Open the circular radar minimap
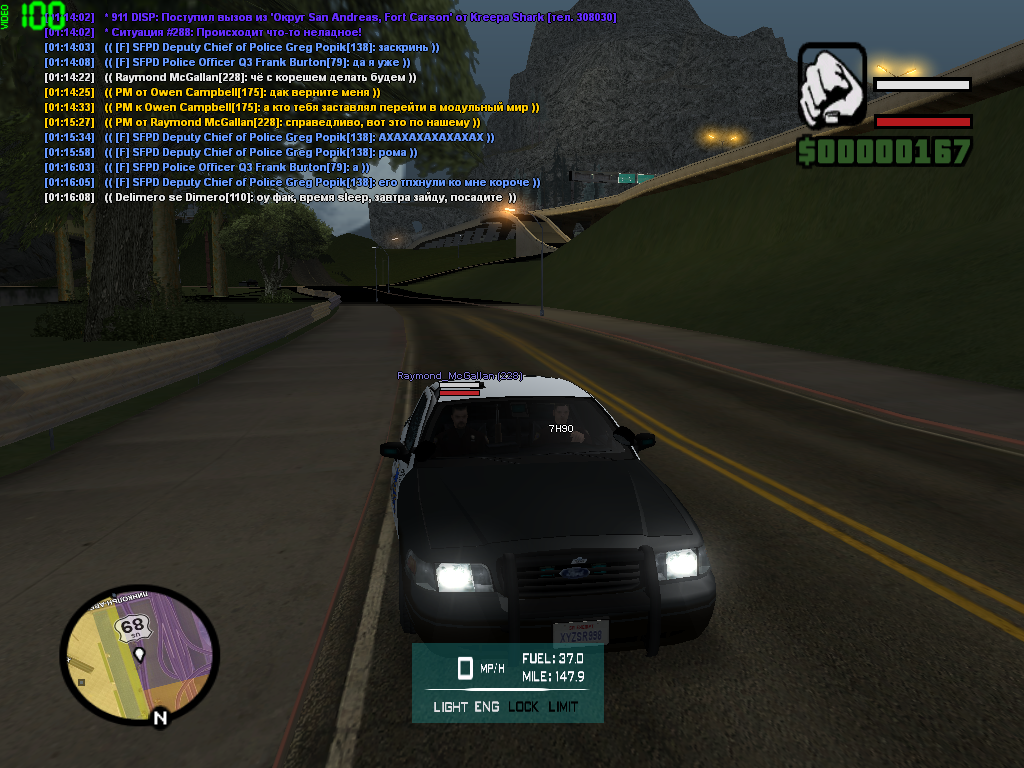 tap(139, 656)
